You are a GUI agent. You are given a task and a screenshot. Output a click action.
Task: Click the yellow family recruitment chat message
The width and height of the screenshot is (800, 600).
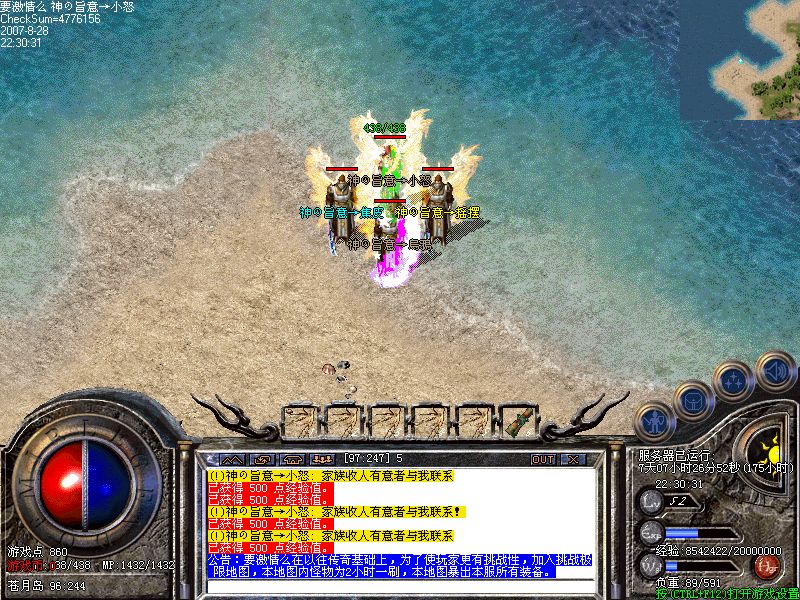pyautogui.click(x=328, y=476)
